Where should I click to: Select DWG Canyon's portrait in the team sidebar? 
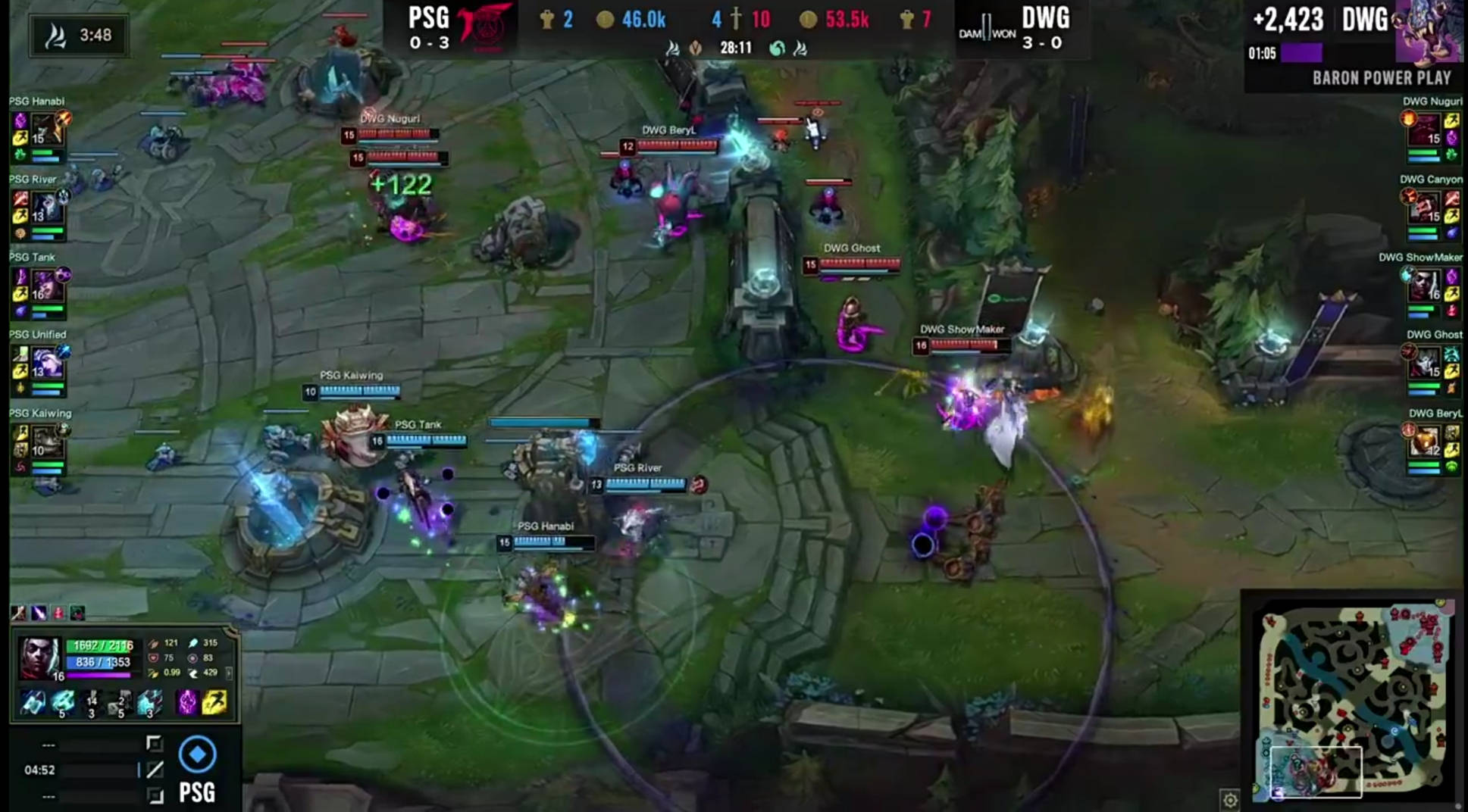click(x=1425, y=208)
